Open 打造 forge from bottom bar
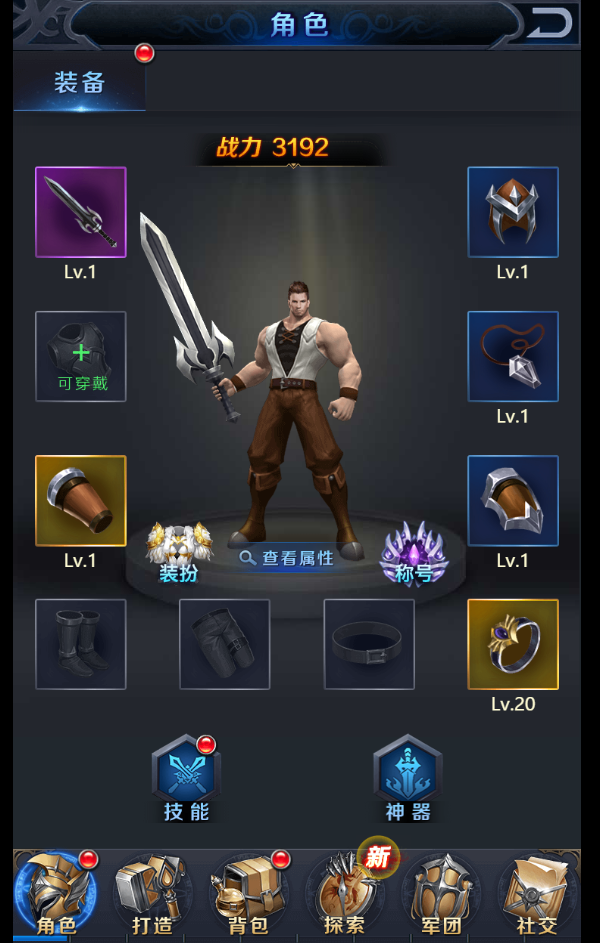This screenshot has height=943, width=600. click(152, 895)
